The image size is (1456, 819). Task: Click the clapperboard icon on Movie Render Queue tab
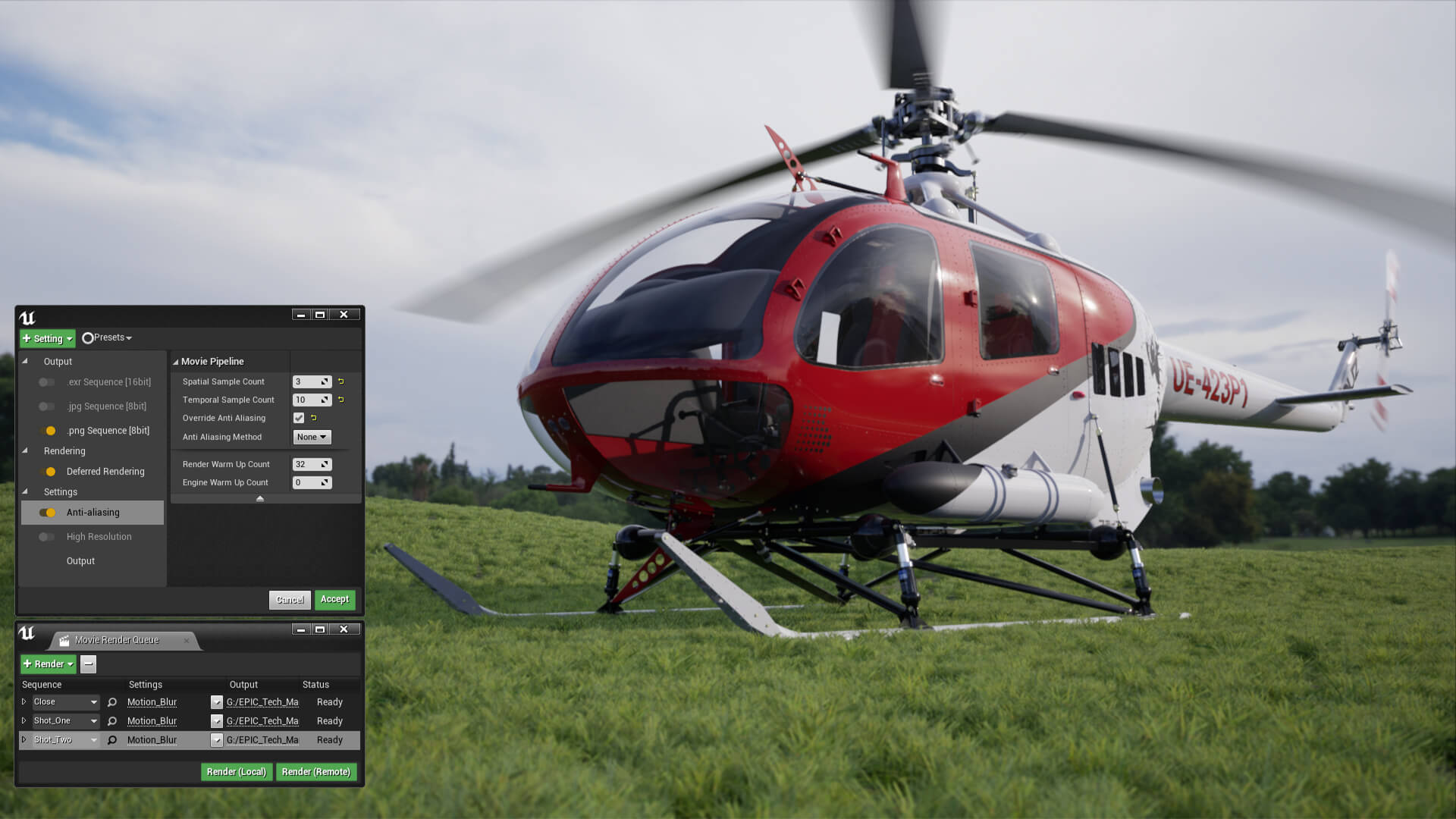(64, 640)
